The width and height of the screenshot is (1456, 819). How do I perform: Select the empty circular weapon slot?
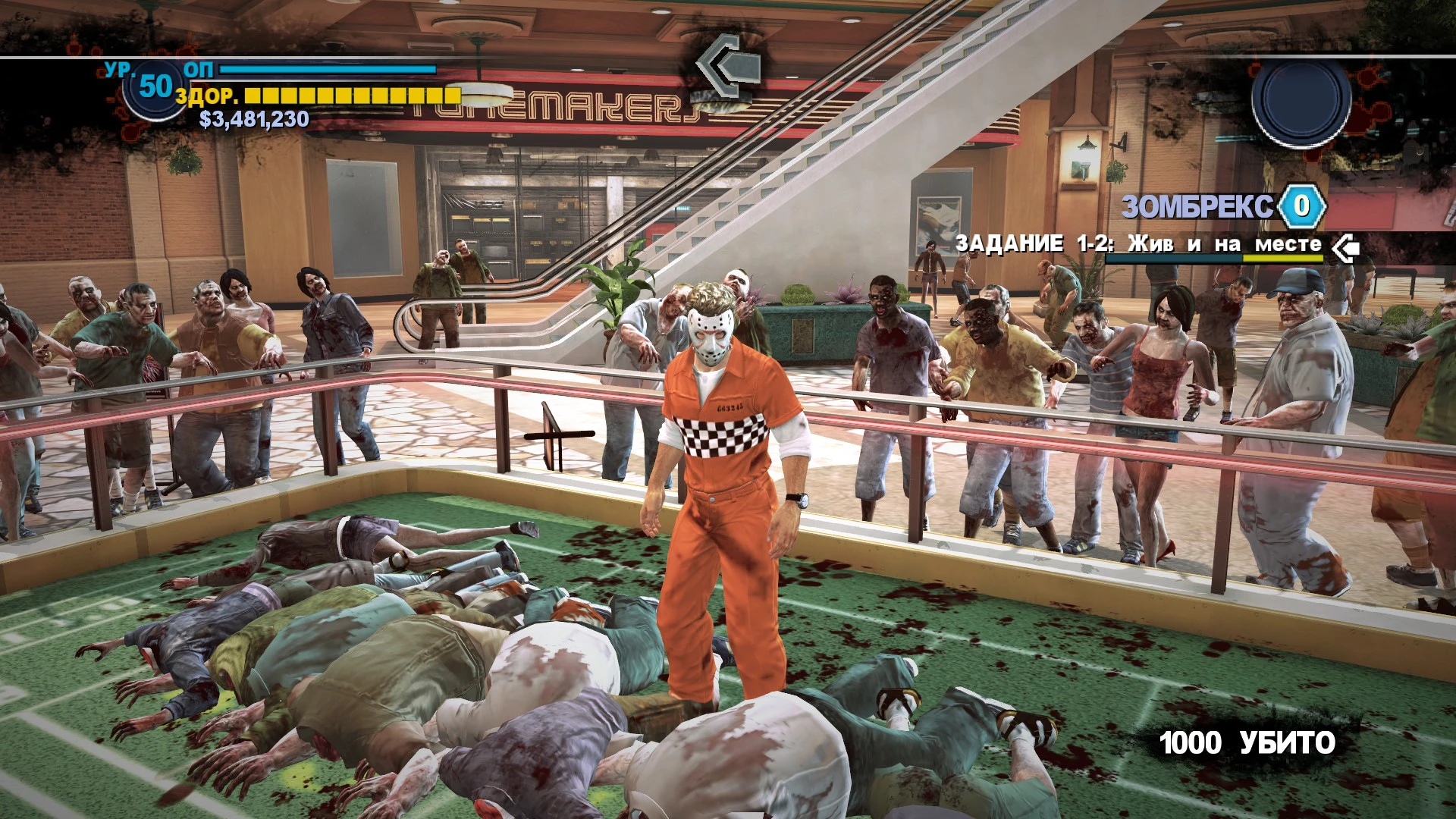[x=1301, y=100]
